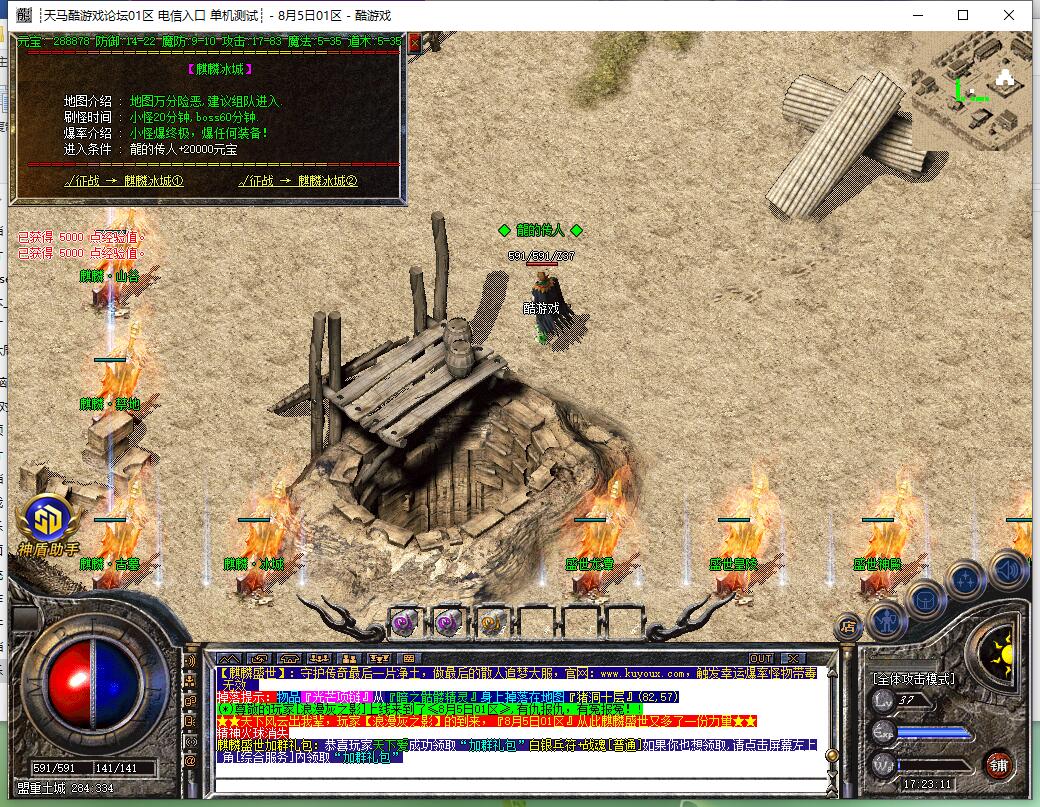Choose the 麒麟冰城① teleport link
The height and width of the screenshot is (807, 1040).
tap(124, 181)
